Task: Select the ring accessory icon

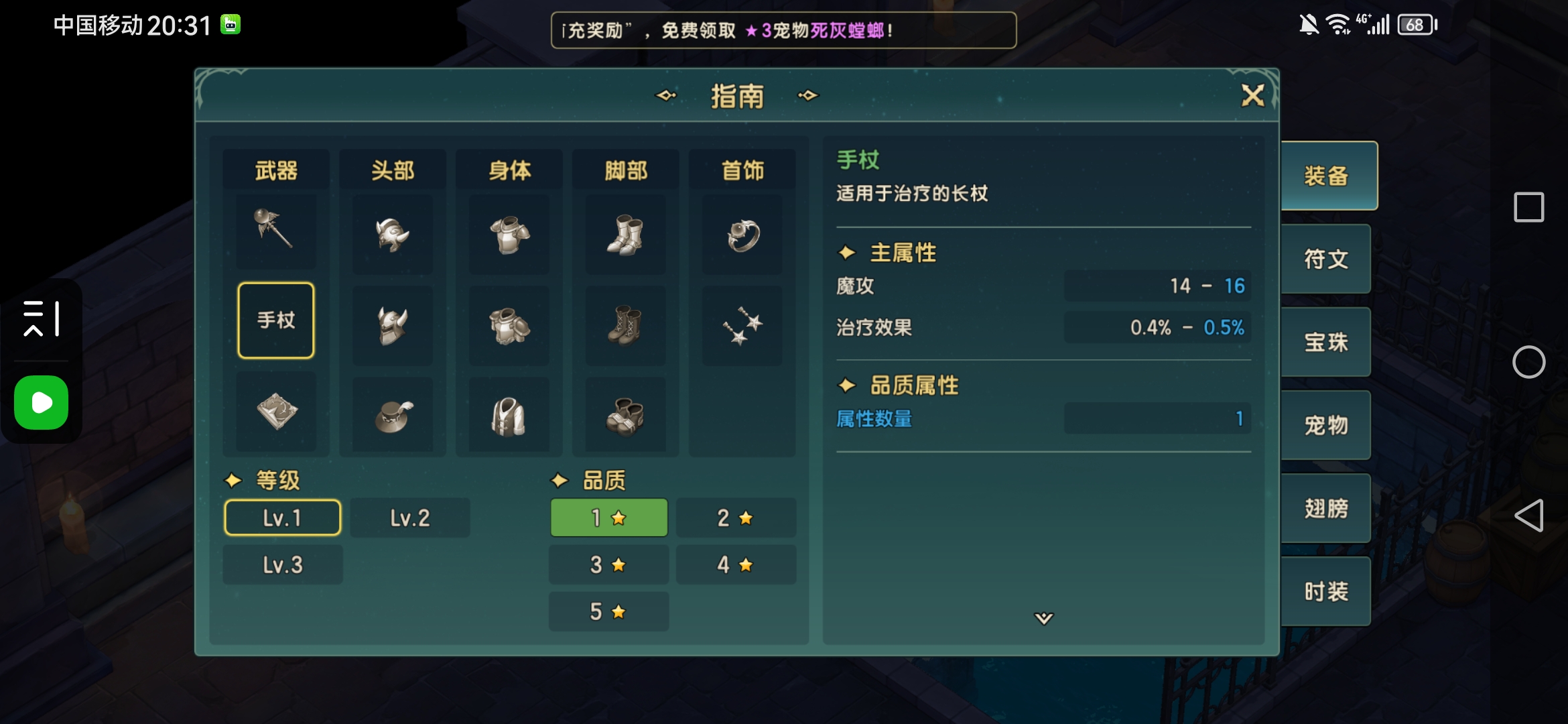Action: click(742, 235)
